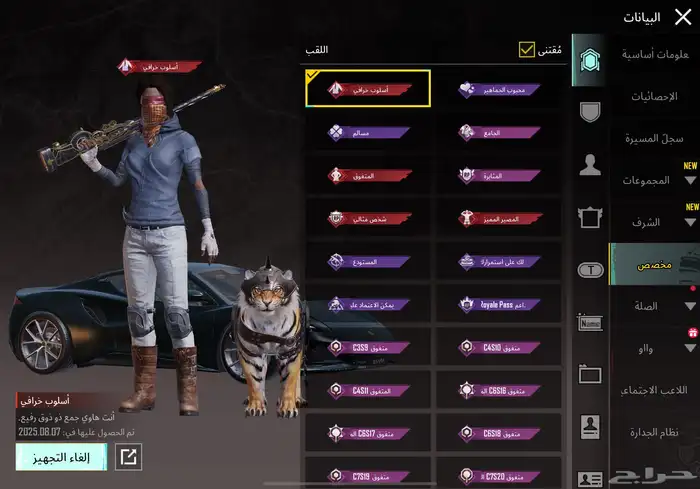Select the أسلوب خرافي title tile
This screenshot has height=489, width=700.
point(368,88)
